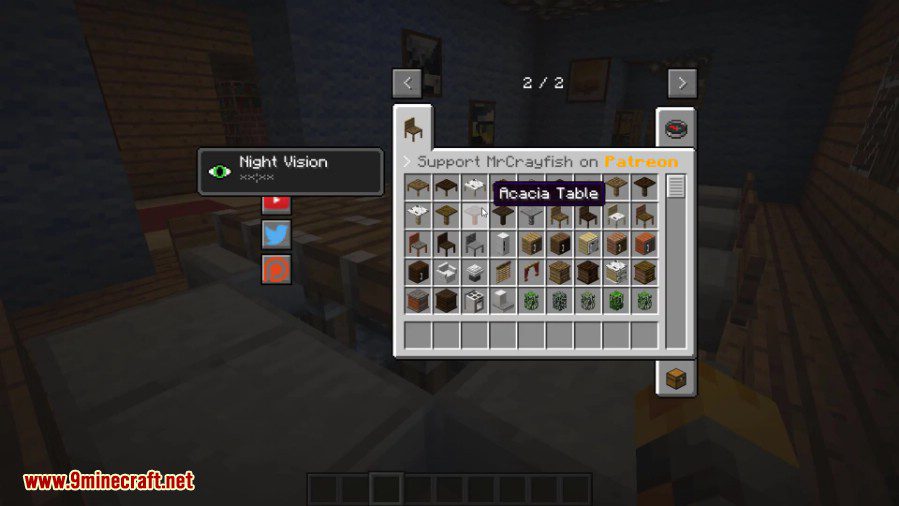
Task: Pick the highlighted Acacia Table slot
Action: [475, 214]
